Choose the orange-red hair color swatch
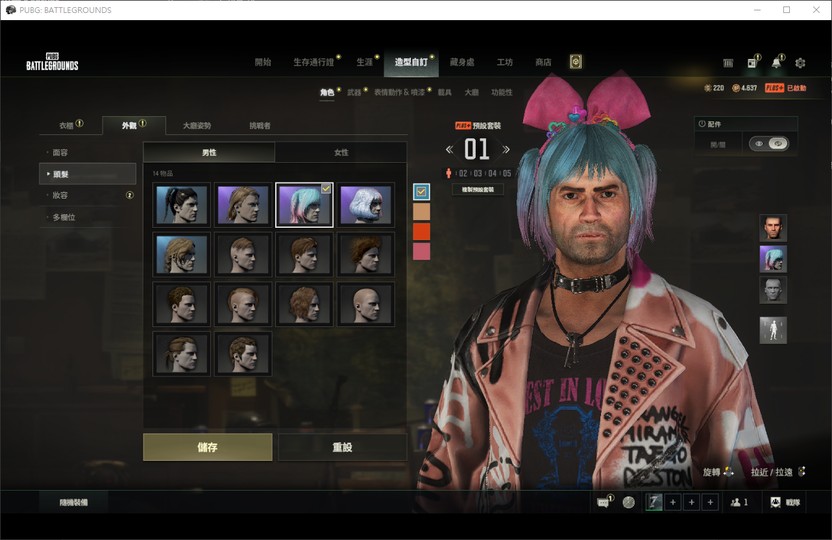This screenshot has height=540, width=832. [x=421, y=232]
